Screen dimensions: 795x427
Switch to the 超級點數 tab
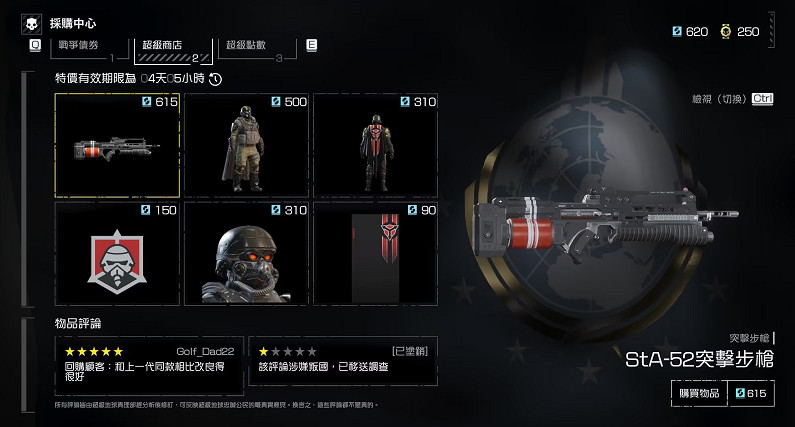tap(251, 47)
